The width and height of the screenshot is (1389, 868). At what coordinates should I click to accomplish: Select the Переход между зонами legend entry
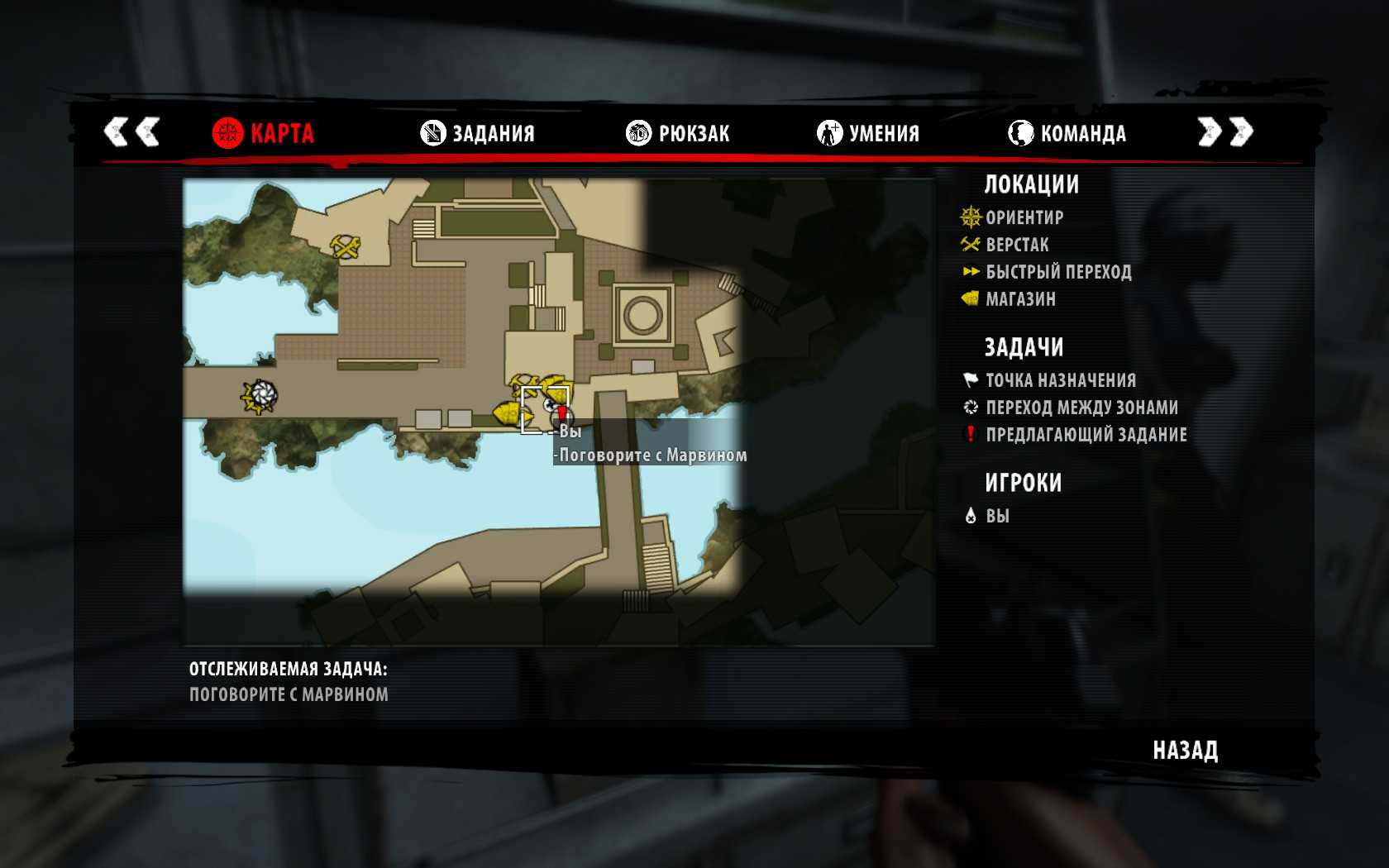pyautogui.click(x=1081, y=408)
